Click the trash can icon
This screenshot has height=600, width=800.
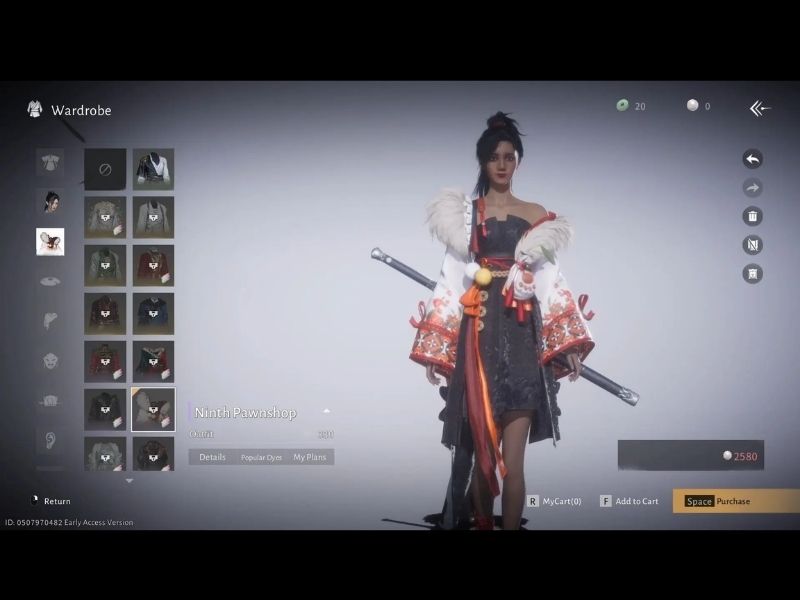click(x=753, y=216)
